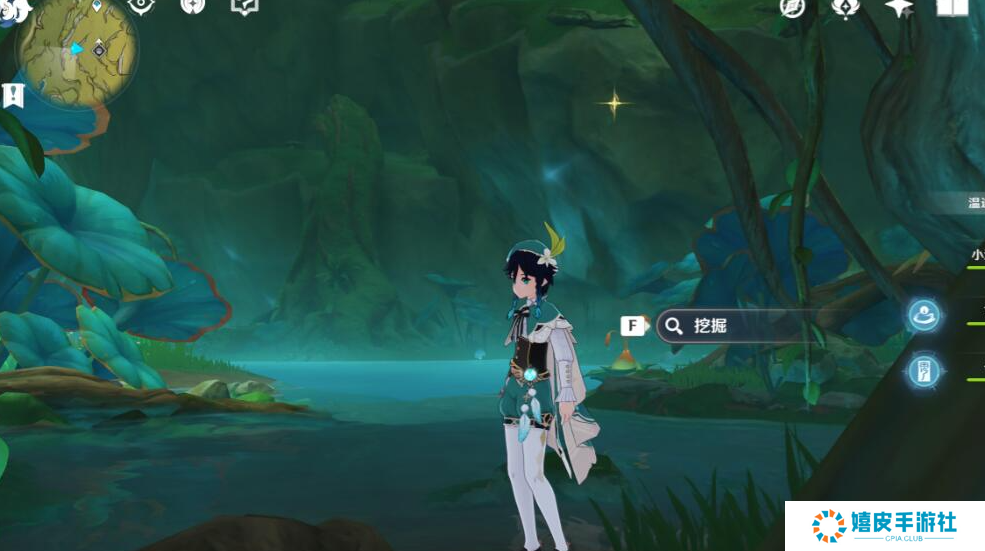
Task: Open the speech-bubble icon in the top bar
Action: click(244, 5)
